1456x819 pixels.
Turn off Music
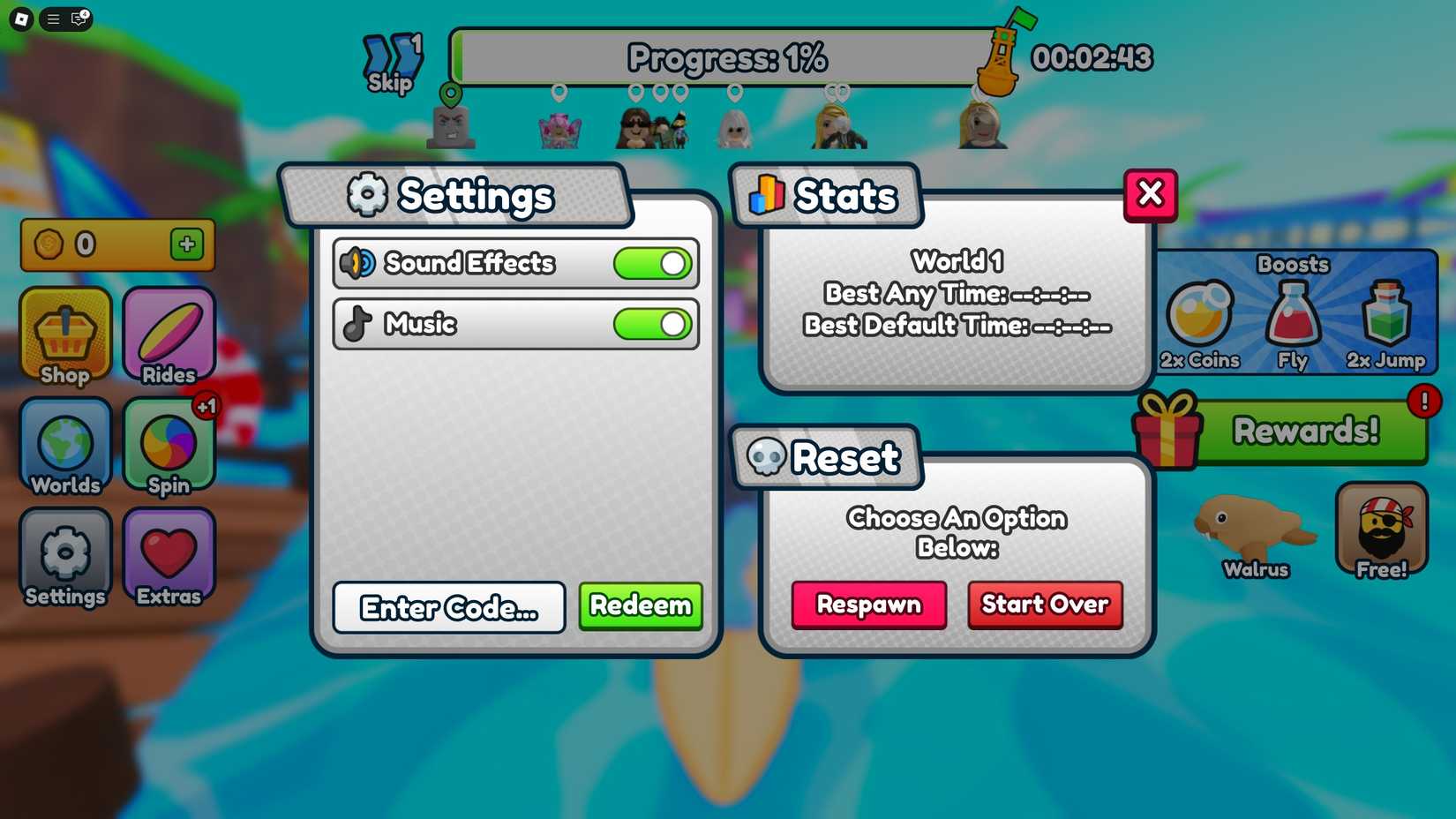[651, 325]
